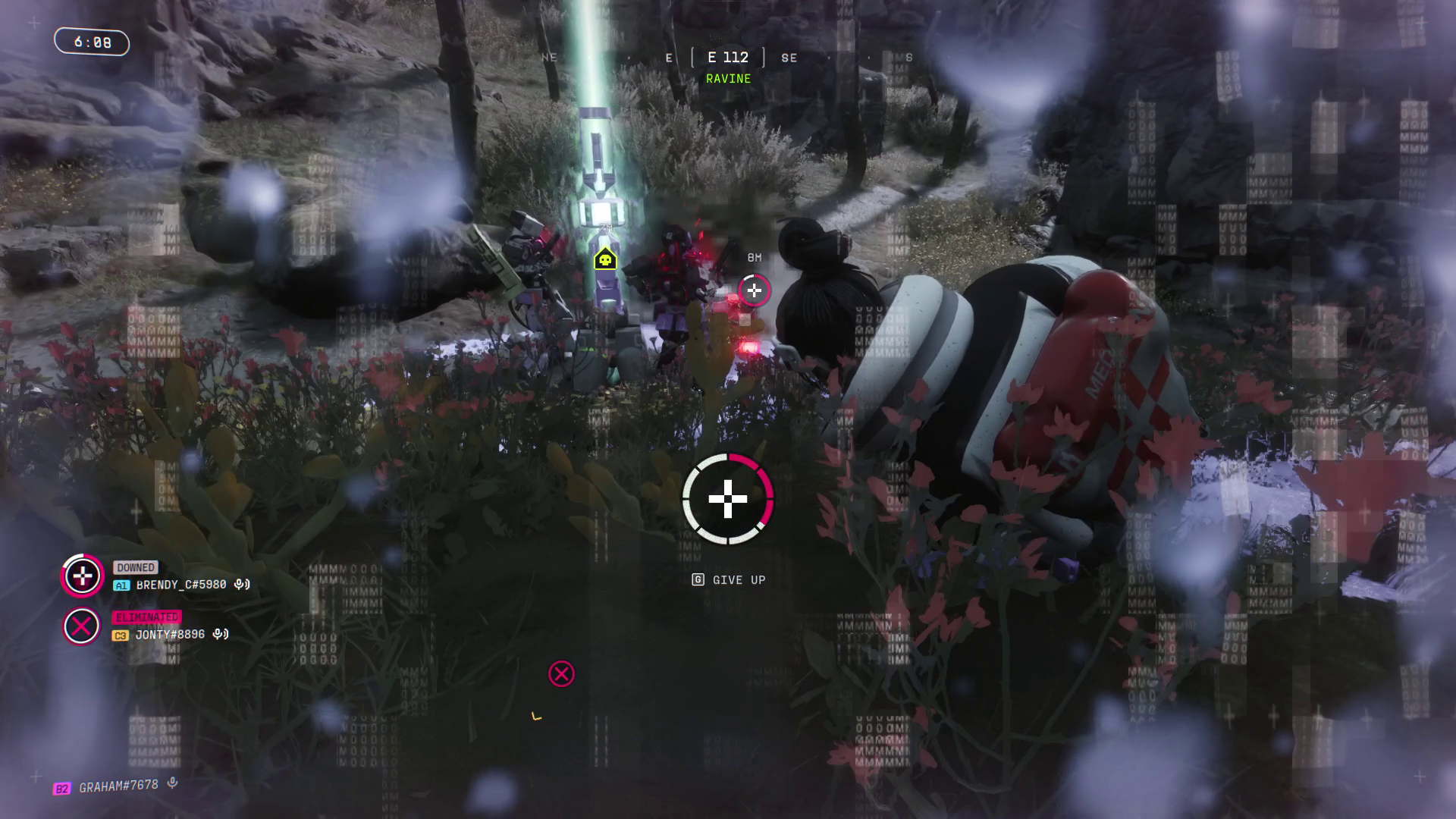The image size is (1456, 819).
Task: Mute BRENDY_C#5980's microphone
Action: tap(240, 585)
